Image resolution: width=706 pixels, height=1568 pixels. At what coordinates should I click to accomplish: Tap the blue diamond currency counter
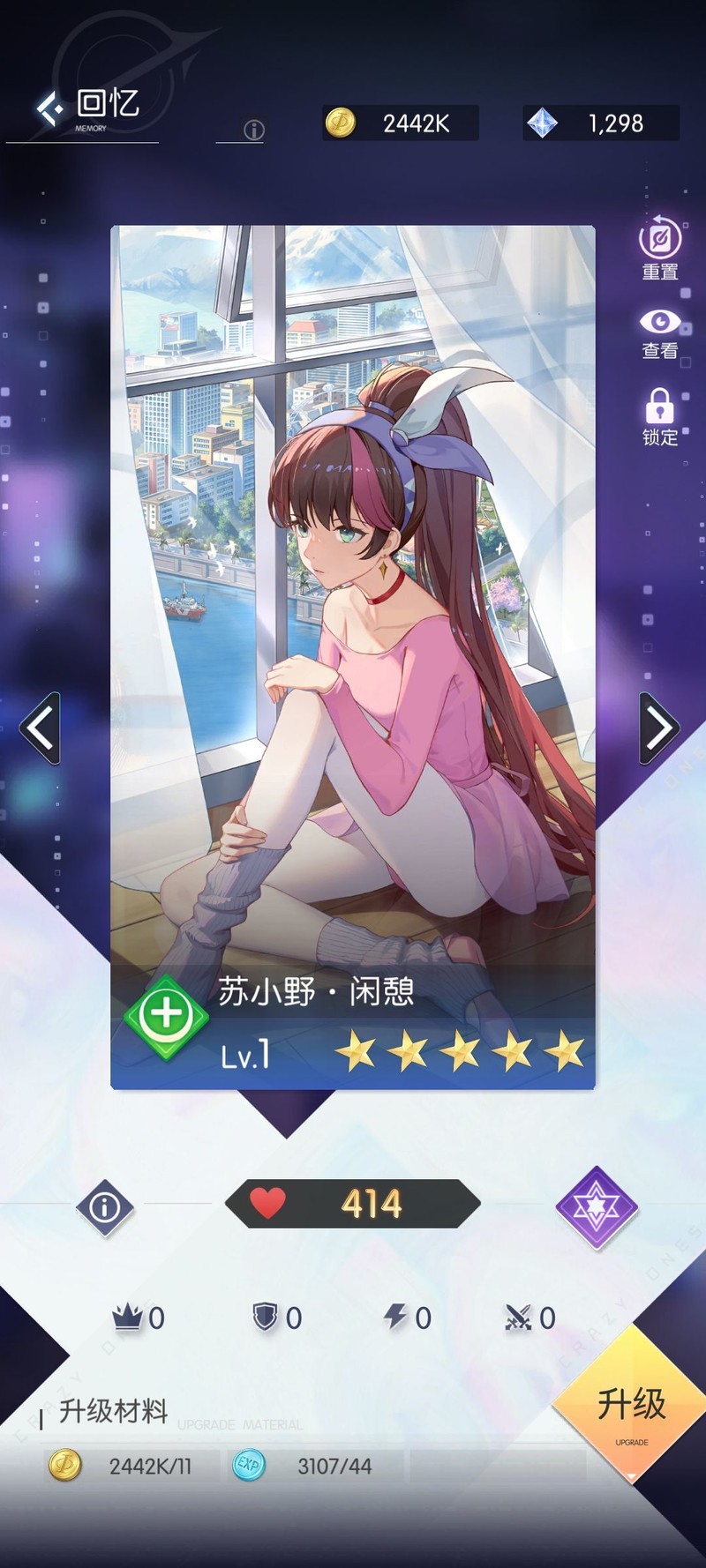[601, 123]
